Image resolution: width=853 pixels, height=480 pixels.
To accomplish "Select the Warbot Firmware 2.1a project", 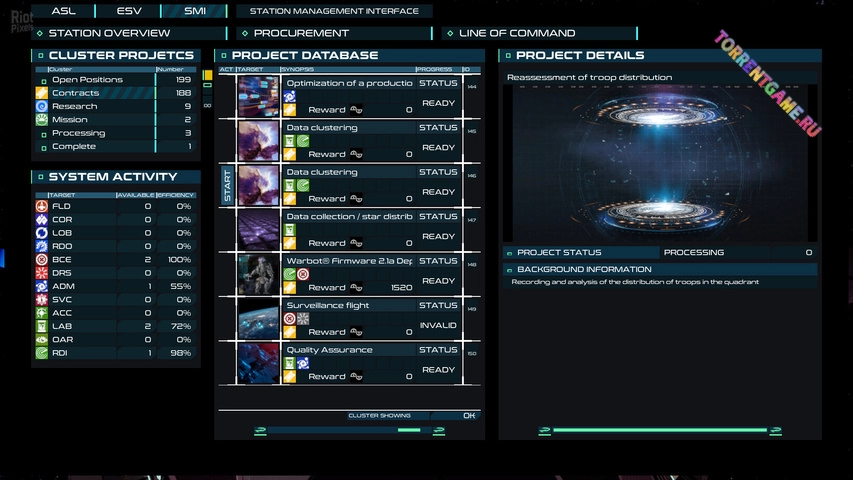I will pos(349,261).
